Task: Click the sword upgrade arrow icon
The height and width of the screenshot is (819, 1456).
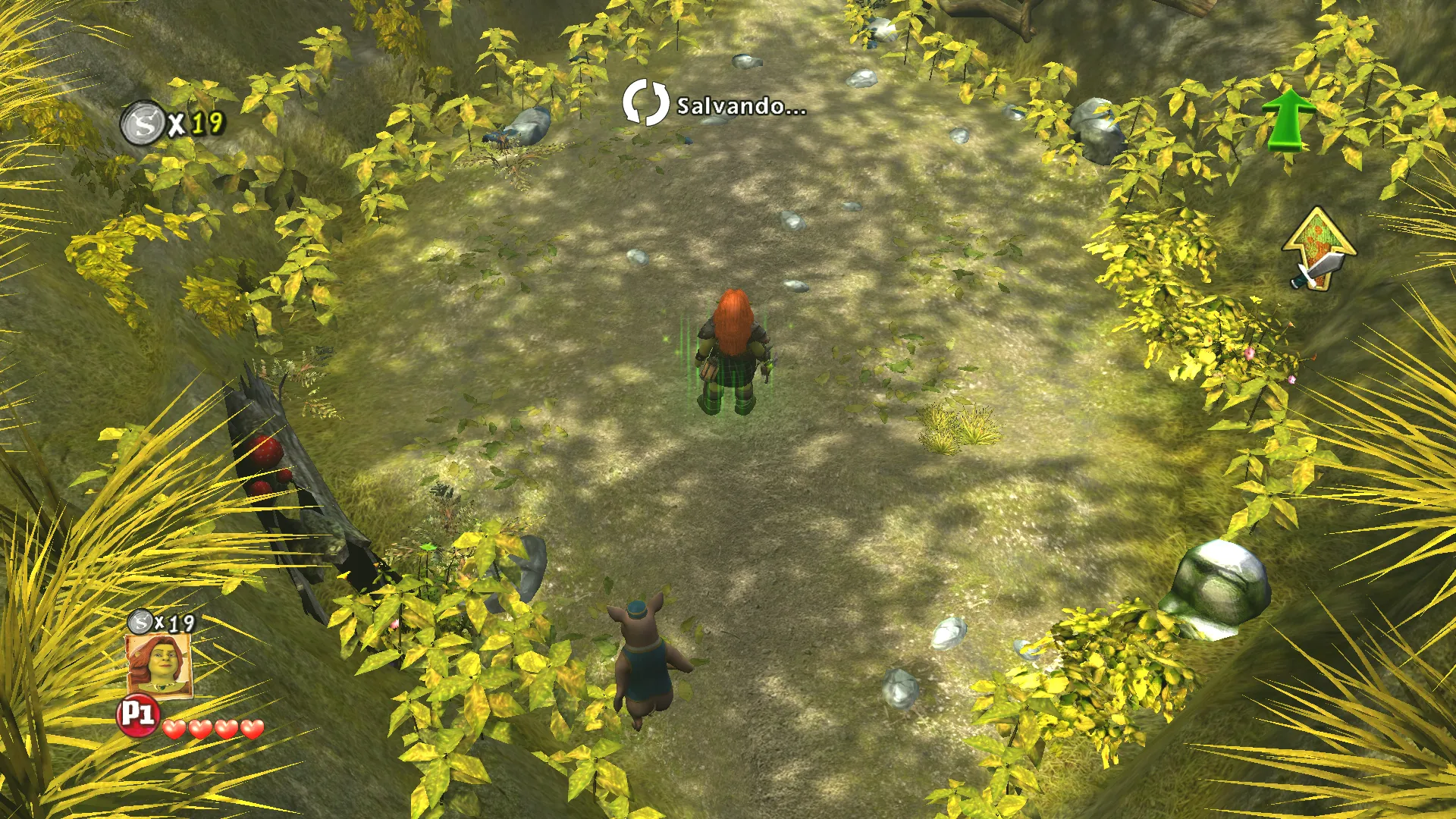Action: [x=1319, y=249]
